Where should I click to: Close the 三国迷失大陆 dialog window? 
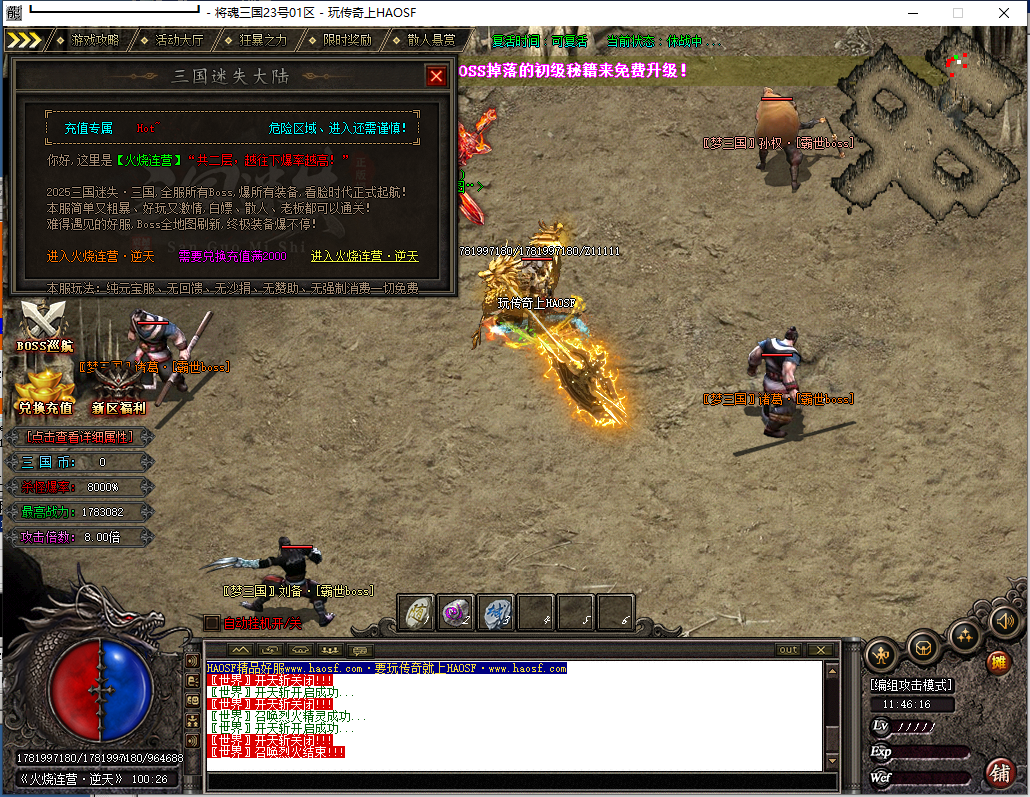[436, 76]
